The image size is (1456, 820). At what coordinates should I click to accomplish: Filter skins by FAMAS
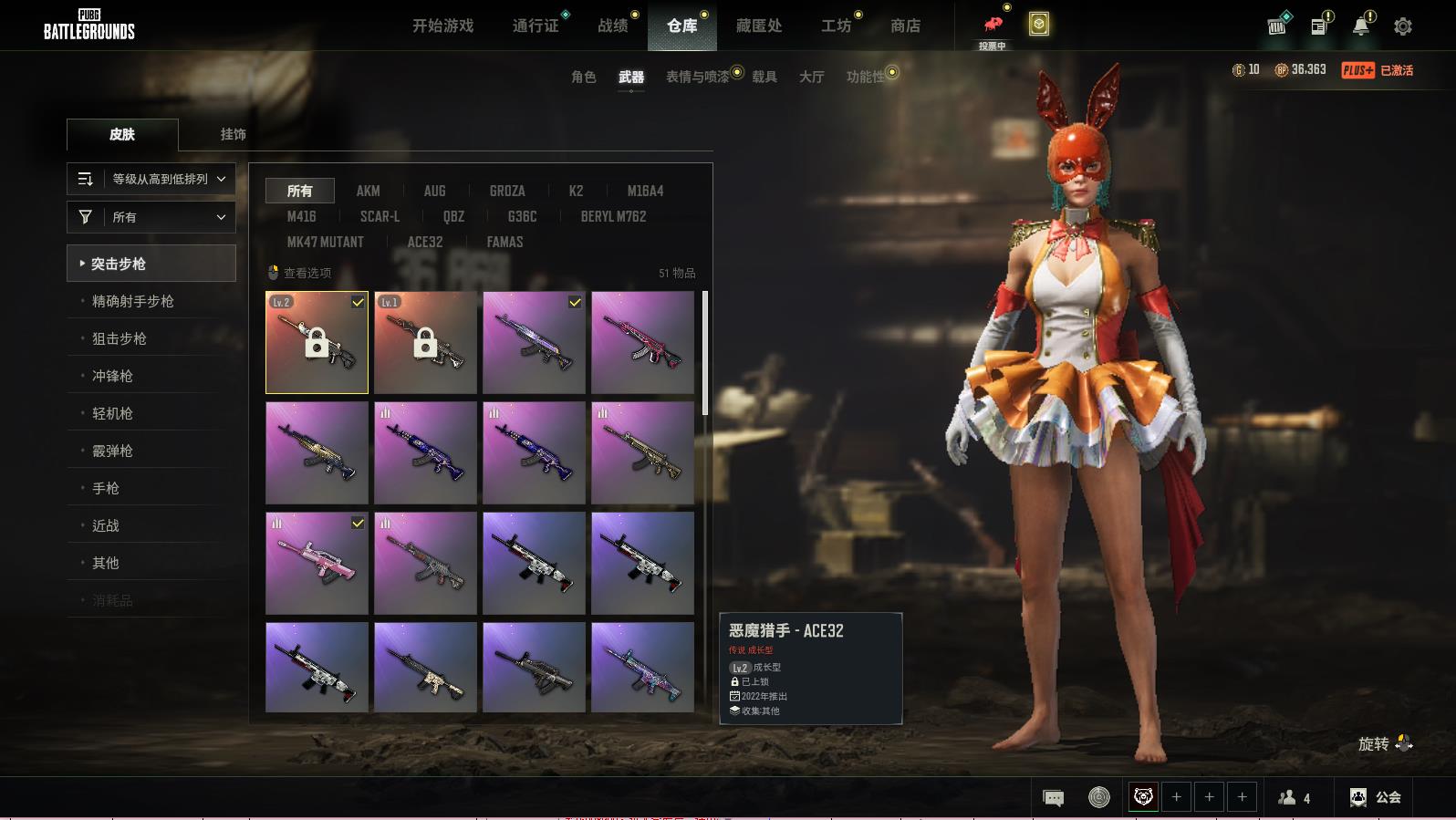(504, 242)
